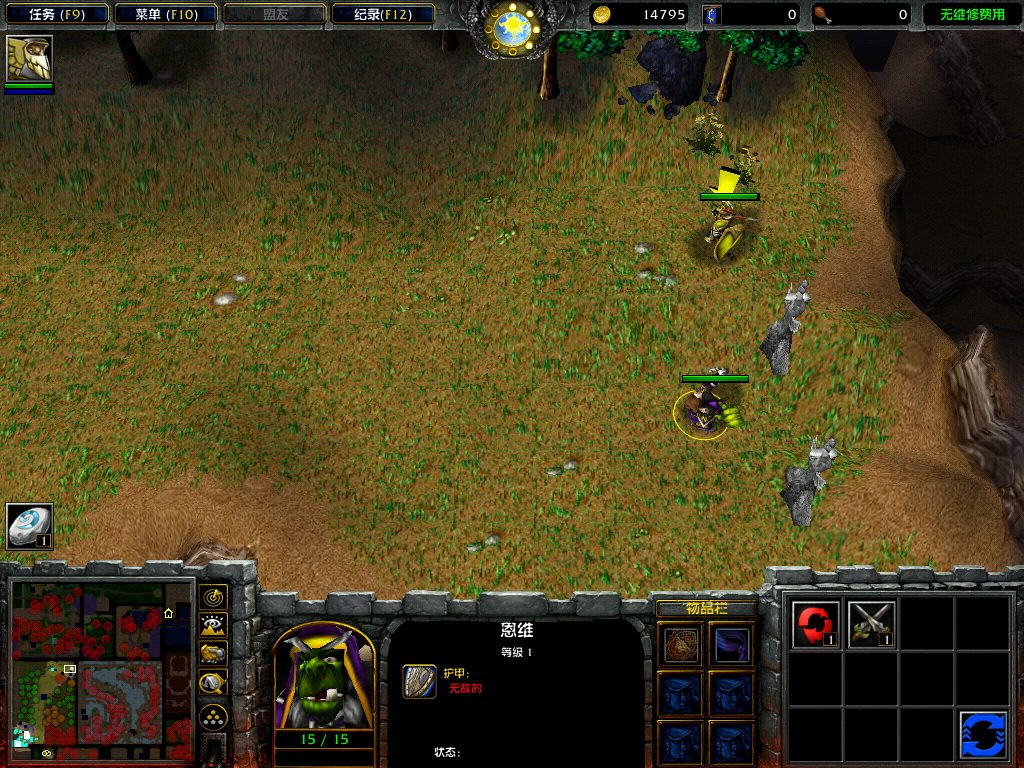This screenshot has height=768, width=1024.
Task: Use the round orange patterned inventory item
Action: coord(682,645)
